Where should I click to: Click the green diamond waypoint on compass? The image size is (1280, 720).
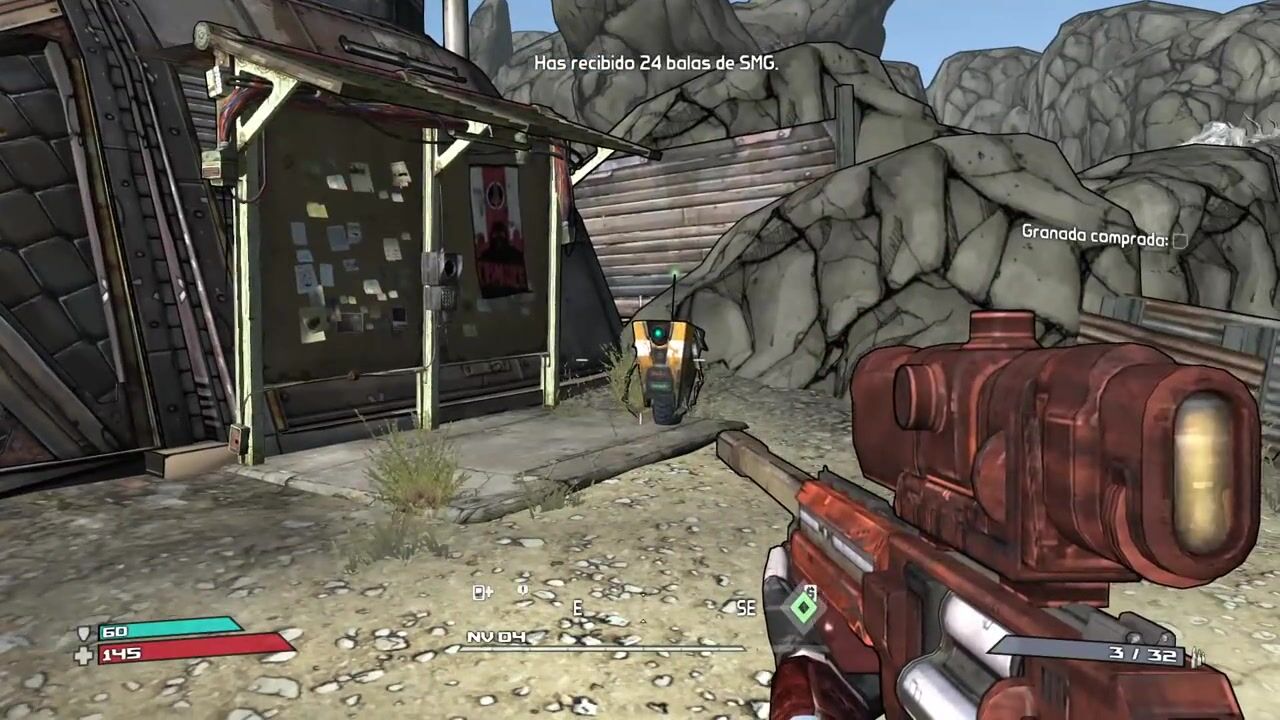tap(803, 607)
